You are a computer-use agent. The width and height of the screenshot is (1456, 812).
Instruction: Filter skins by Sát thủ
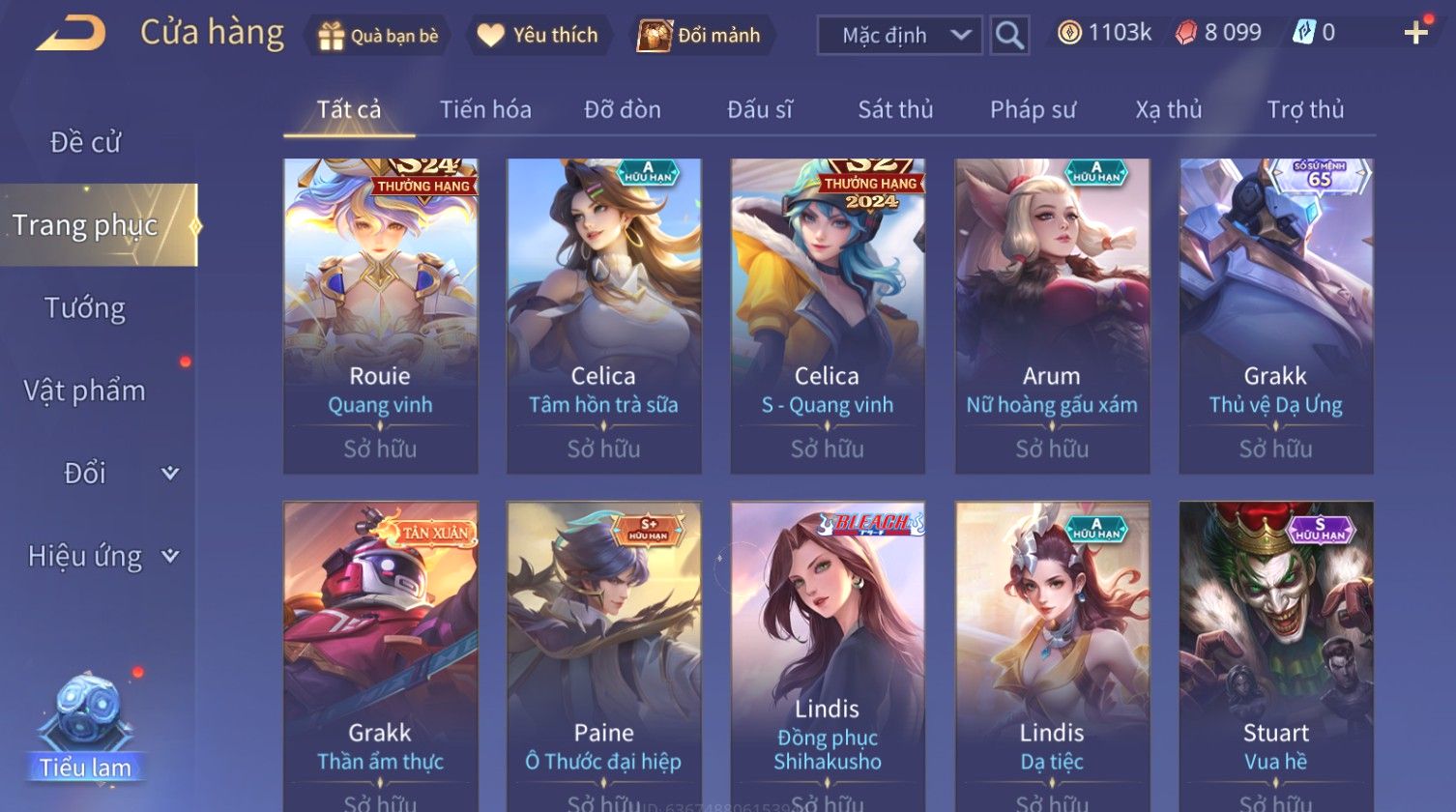tap(895, 110)
